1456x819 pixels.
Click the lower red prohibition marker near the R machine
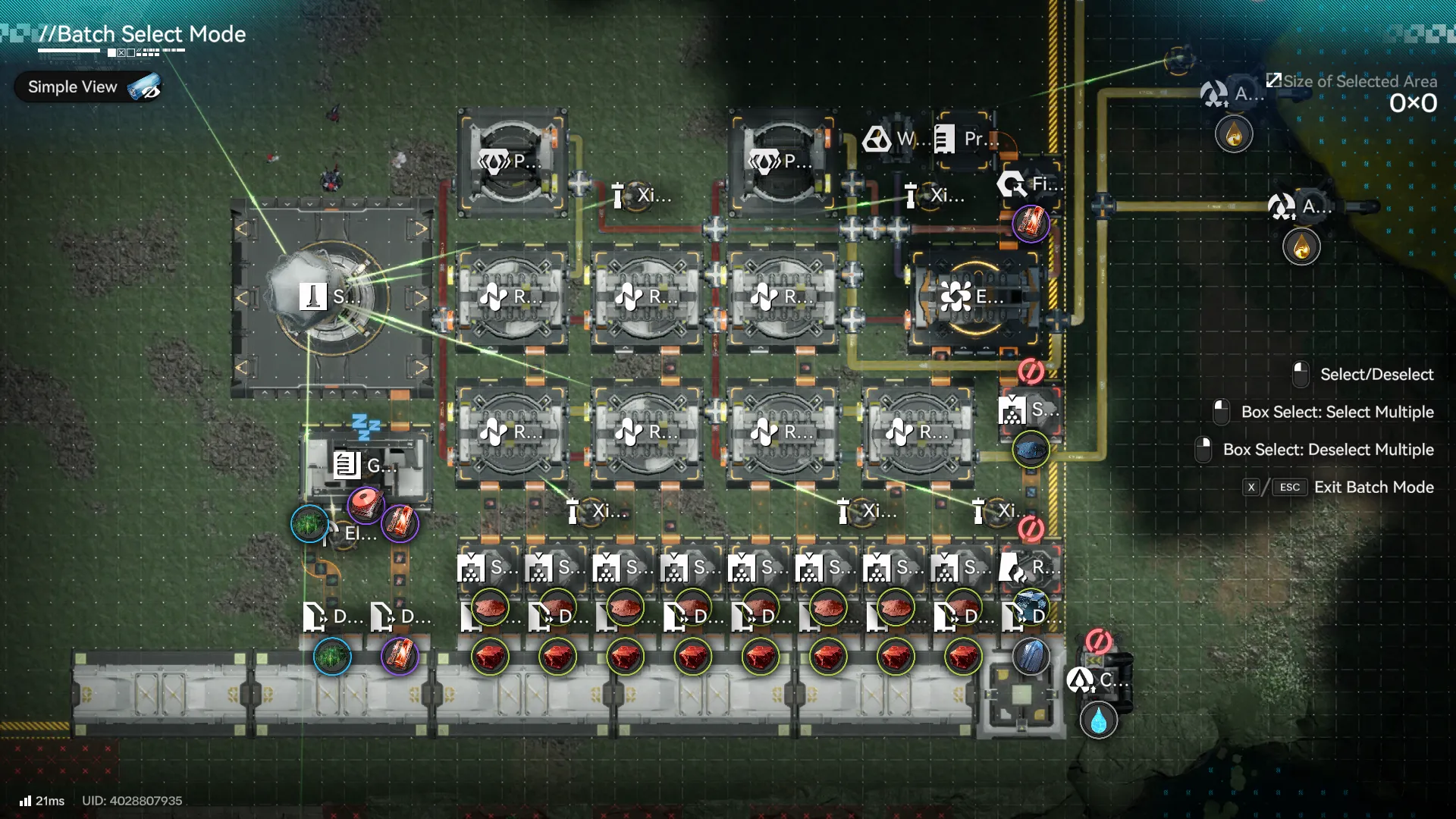1030,529
